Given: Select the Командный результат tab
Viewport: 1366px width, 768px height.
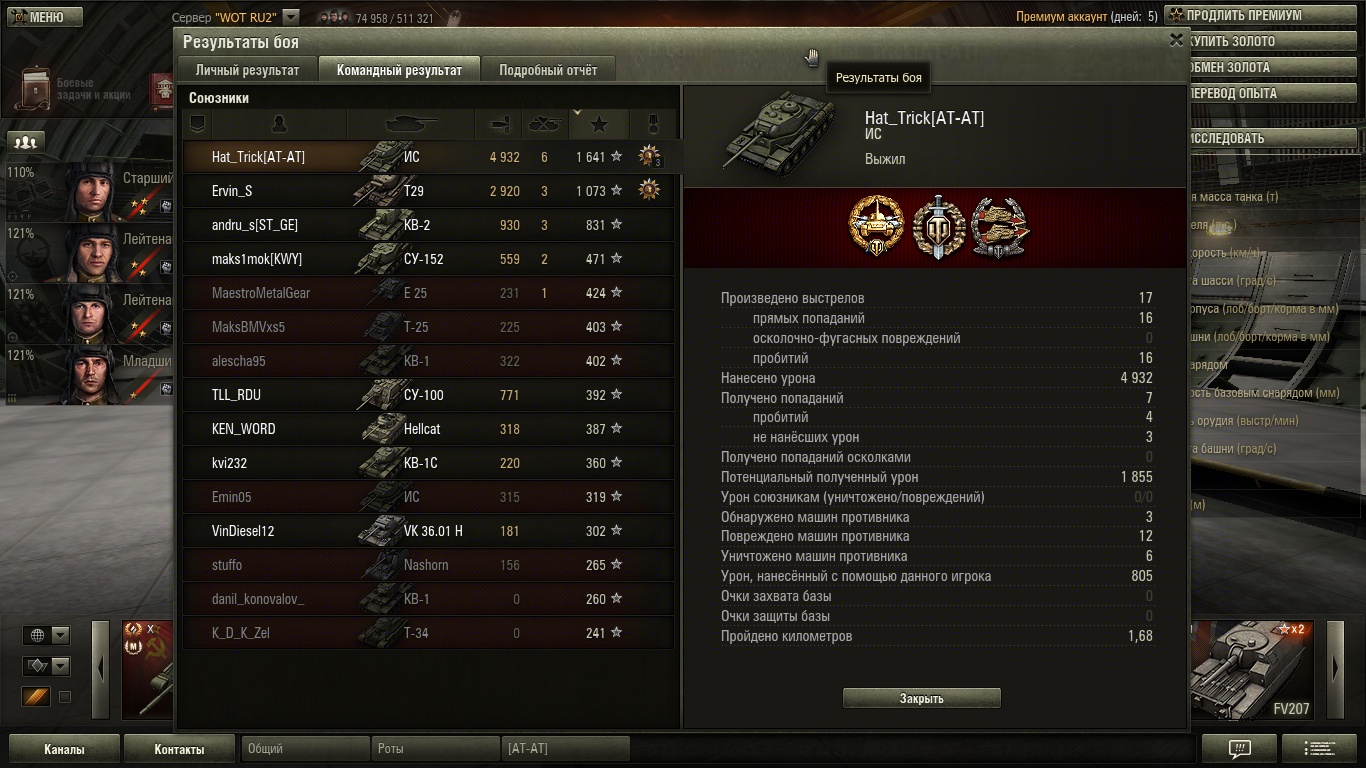Looking at the screenshot, I should click(399, 70).
